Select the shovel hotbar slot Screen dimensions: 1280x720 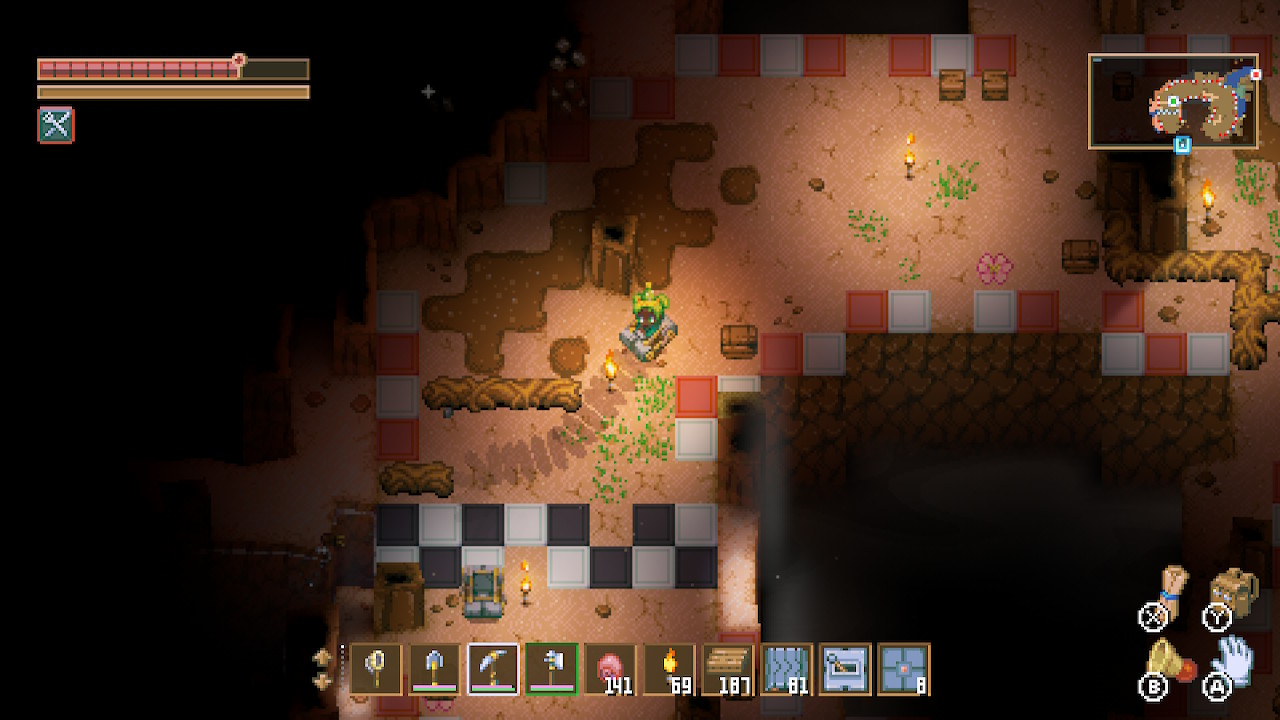(435, 668)
